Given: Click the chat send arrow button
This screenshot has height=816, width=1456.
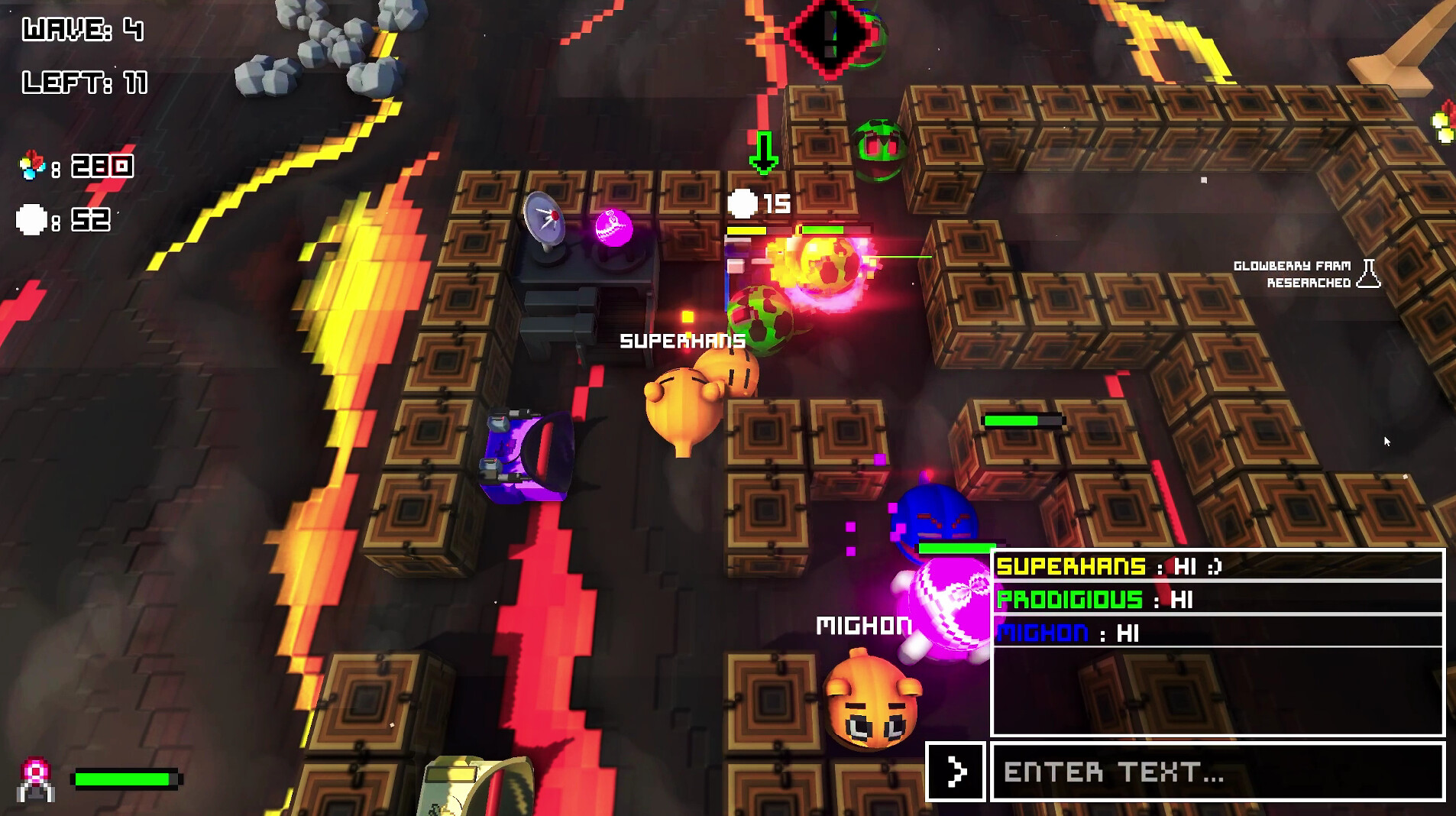Looking at the screenshot, I should (956, 772).
